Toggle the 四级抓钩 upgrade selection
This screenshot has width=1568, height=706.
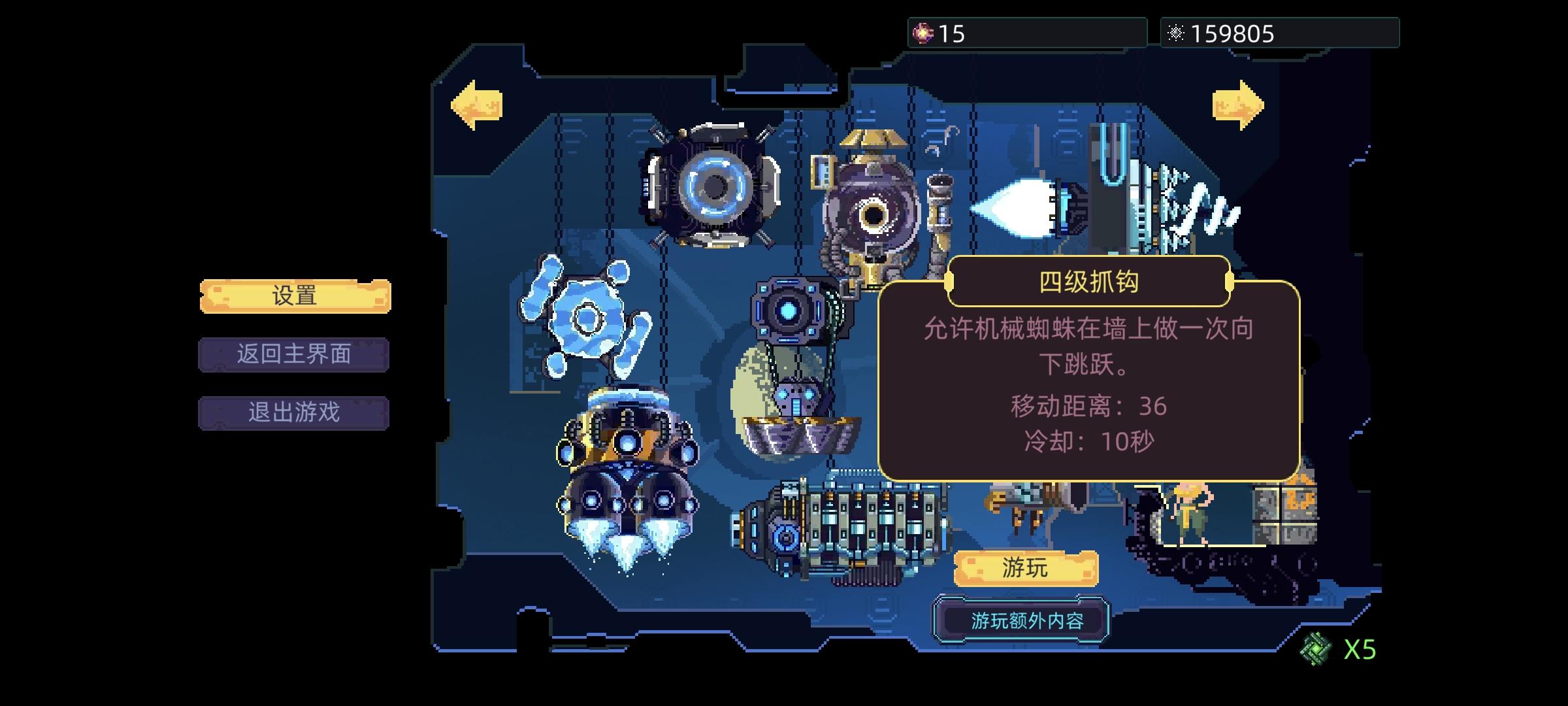(x=1091, y=281)
